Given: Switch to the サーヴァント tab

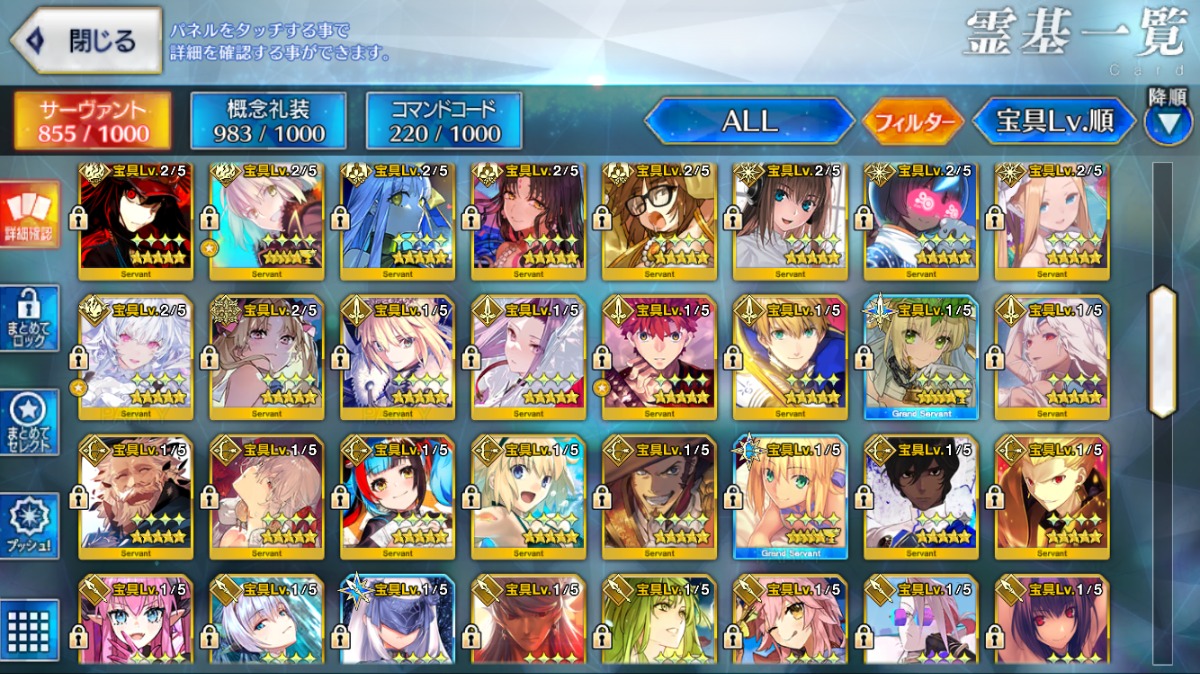Looking at the screenshot, I should pyautogui.click(x=92, y=121).
